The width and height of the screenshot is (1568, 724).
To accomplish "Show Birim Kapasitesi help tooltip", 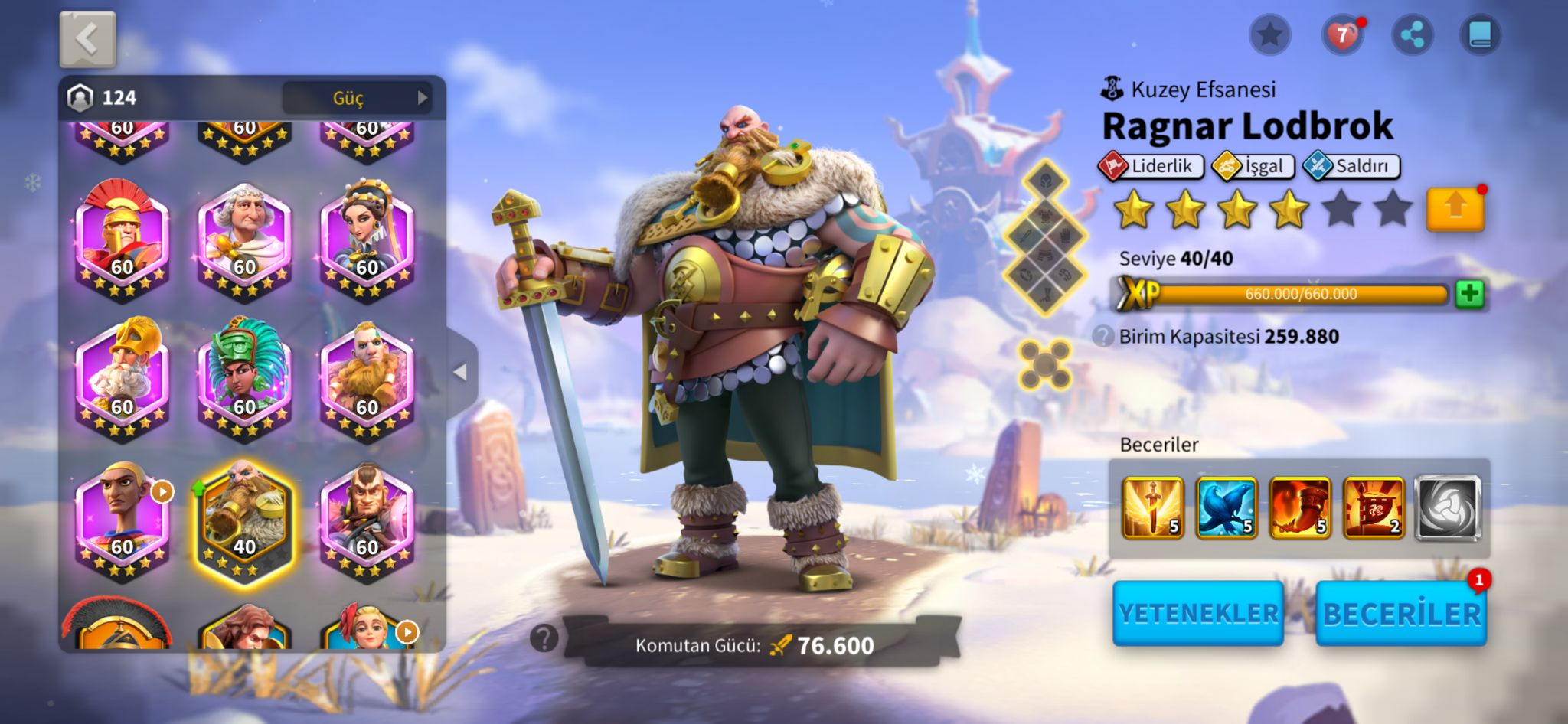I will click(x=1102, y=336).
